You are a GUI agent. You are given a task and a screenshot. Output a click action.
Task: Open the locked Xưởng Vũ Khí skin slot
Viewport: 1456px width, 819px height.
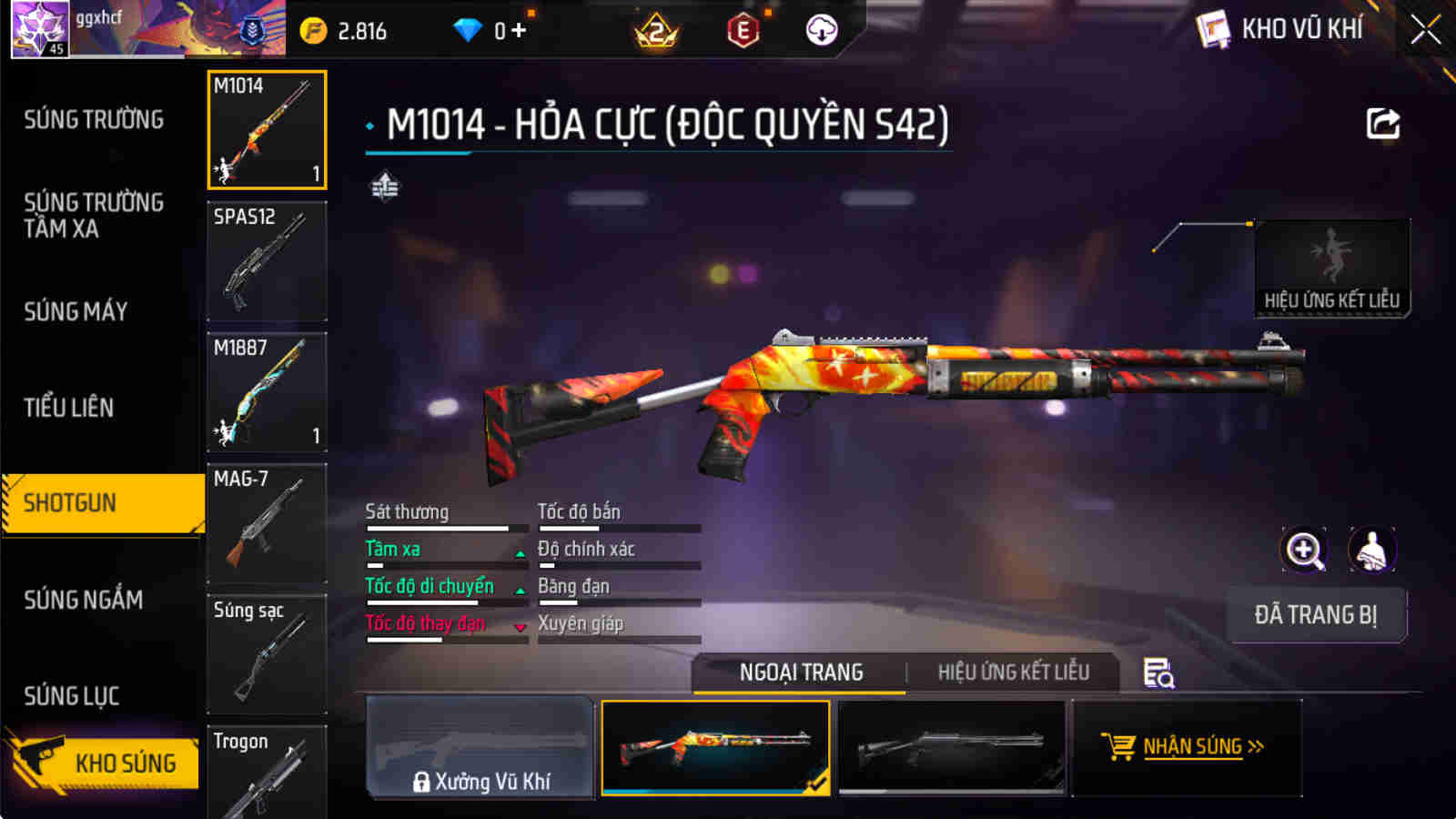click(480, 749)
